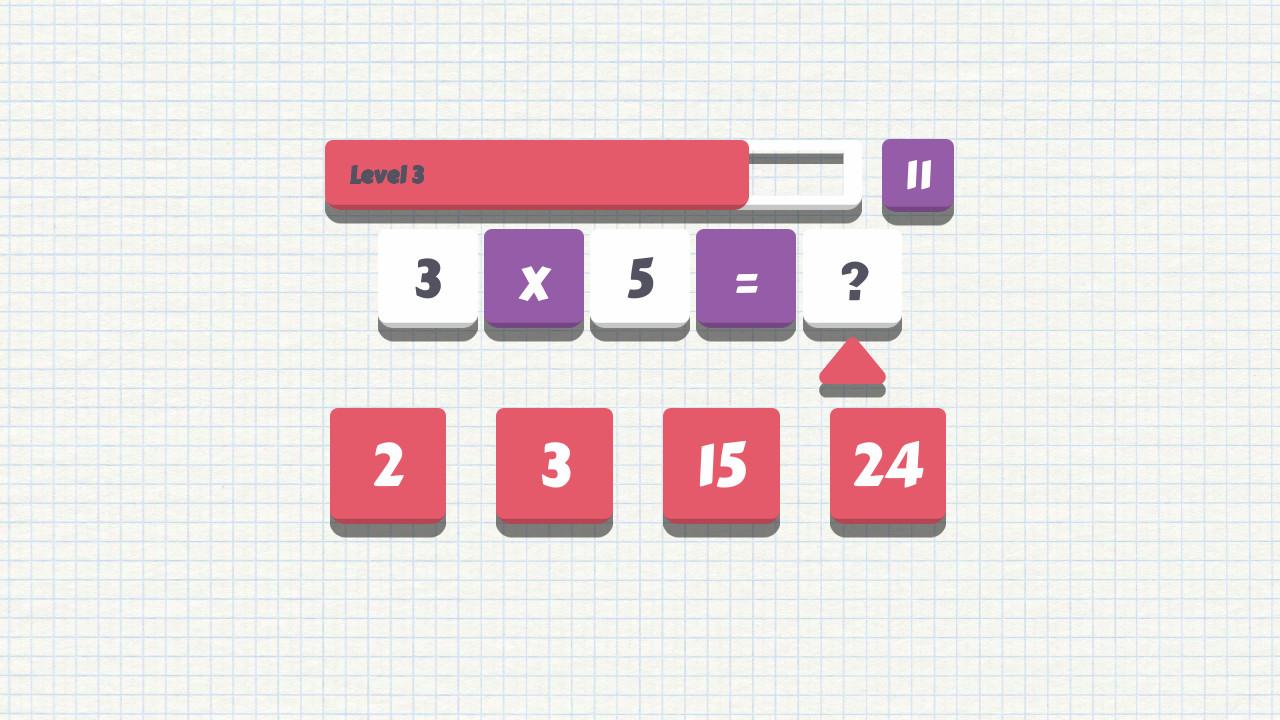Click the Level 3 label text
Screen dimensions: 1280x720
pyautogui.click(x=386, y=176)
